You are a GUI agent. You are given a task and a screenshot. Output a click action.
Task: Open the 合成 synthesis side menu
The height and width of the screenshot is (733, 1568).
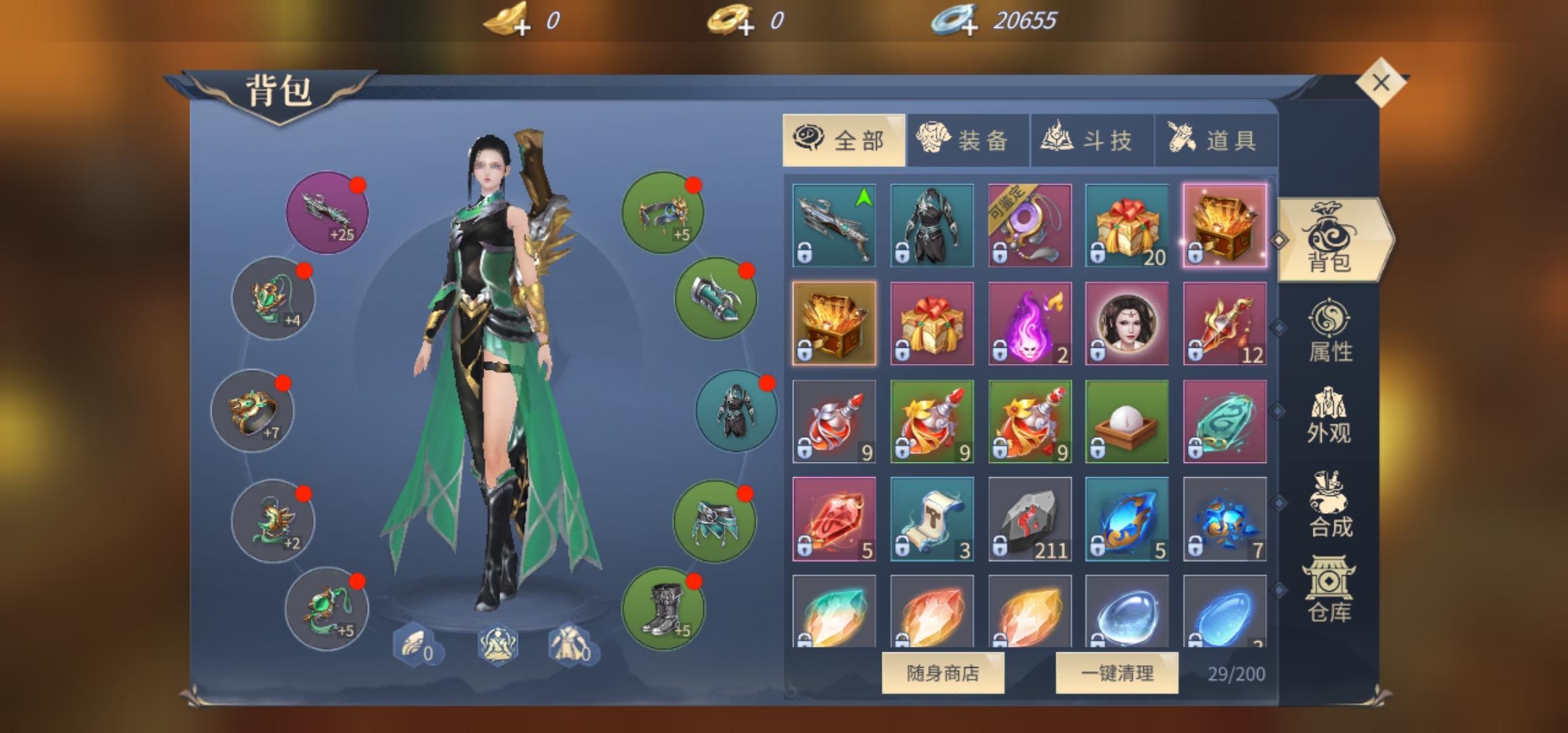tap(1329, 504)
